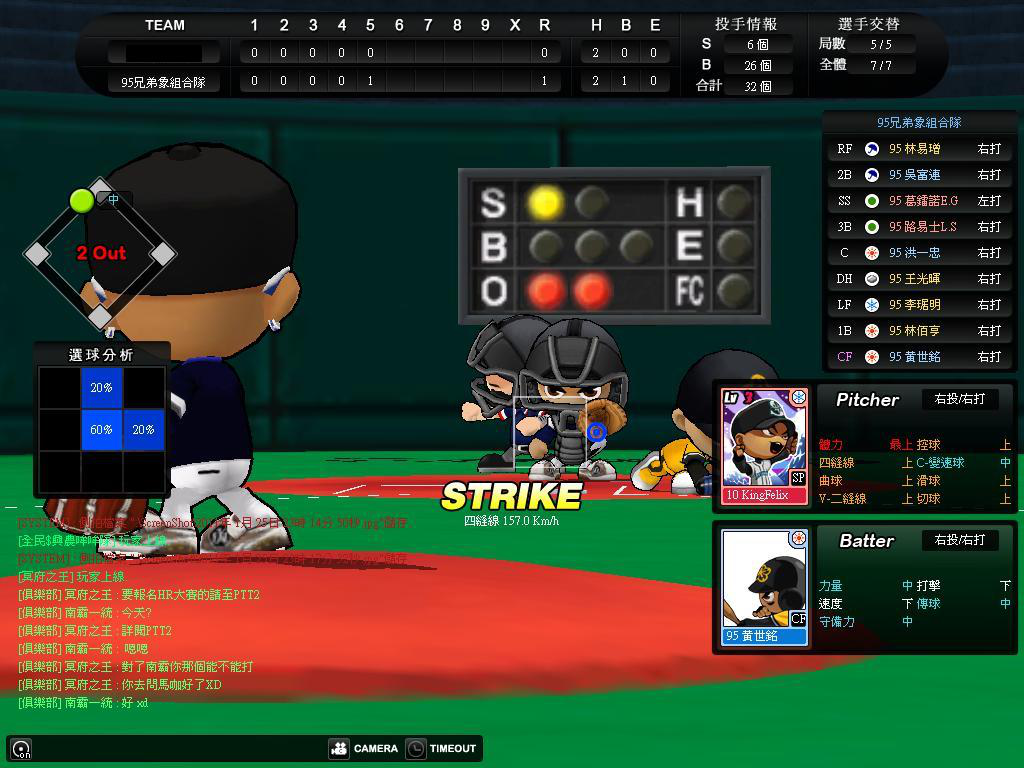Screen dimensions: 1024x768
Task: Choose DH 王光輝 in the batting order
Action: point(918,279)
